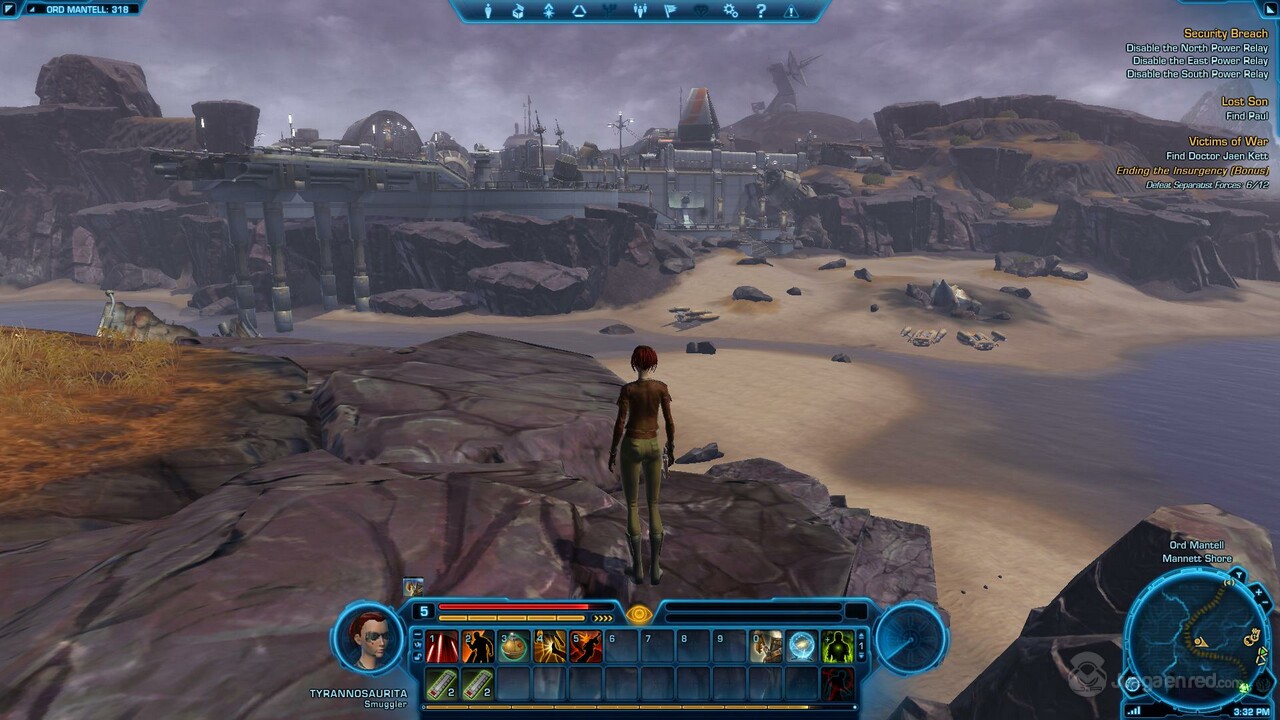Use the orange silhouette ability in slot 2
This screenshot has height=720, width=1280.
click(478, 646)
